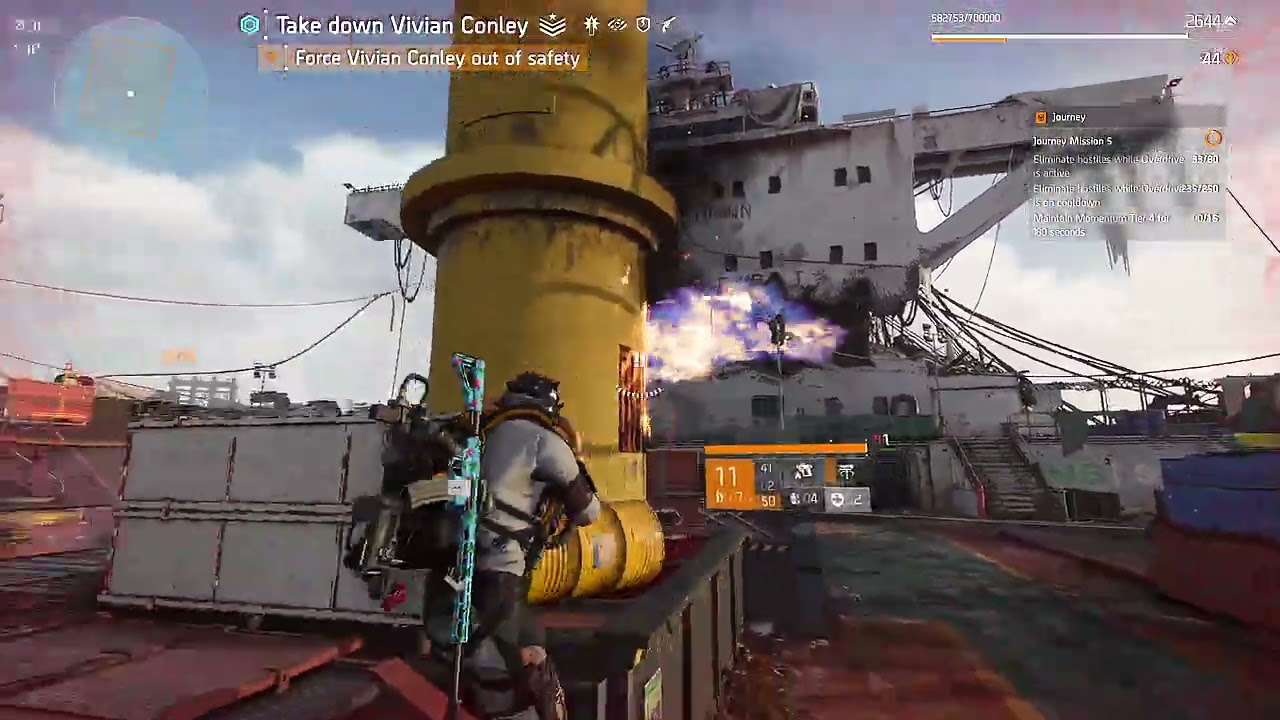Use the armor kit slot
The width and height of the screenshot is (1280, 720).
tap(845, 497)
